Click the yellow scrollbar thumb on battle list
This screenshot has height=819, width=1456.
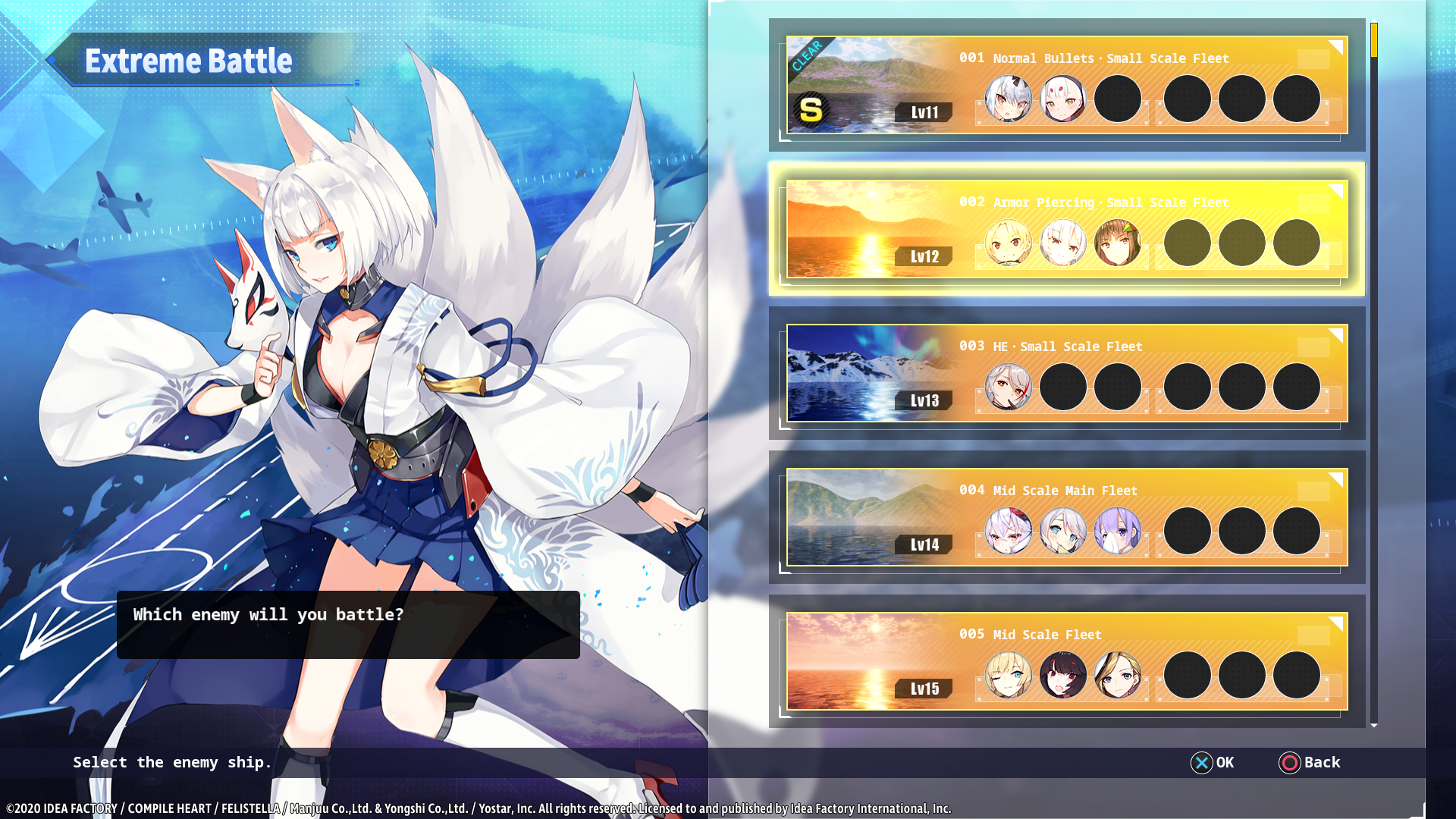pyautogui.click(x=1373, y=40)
